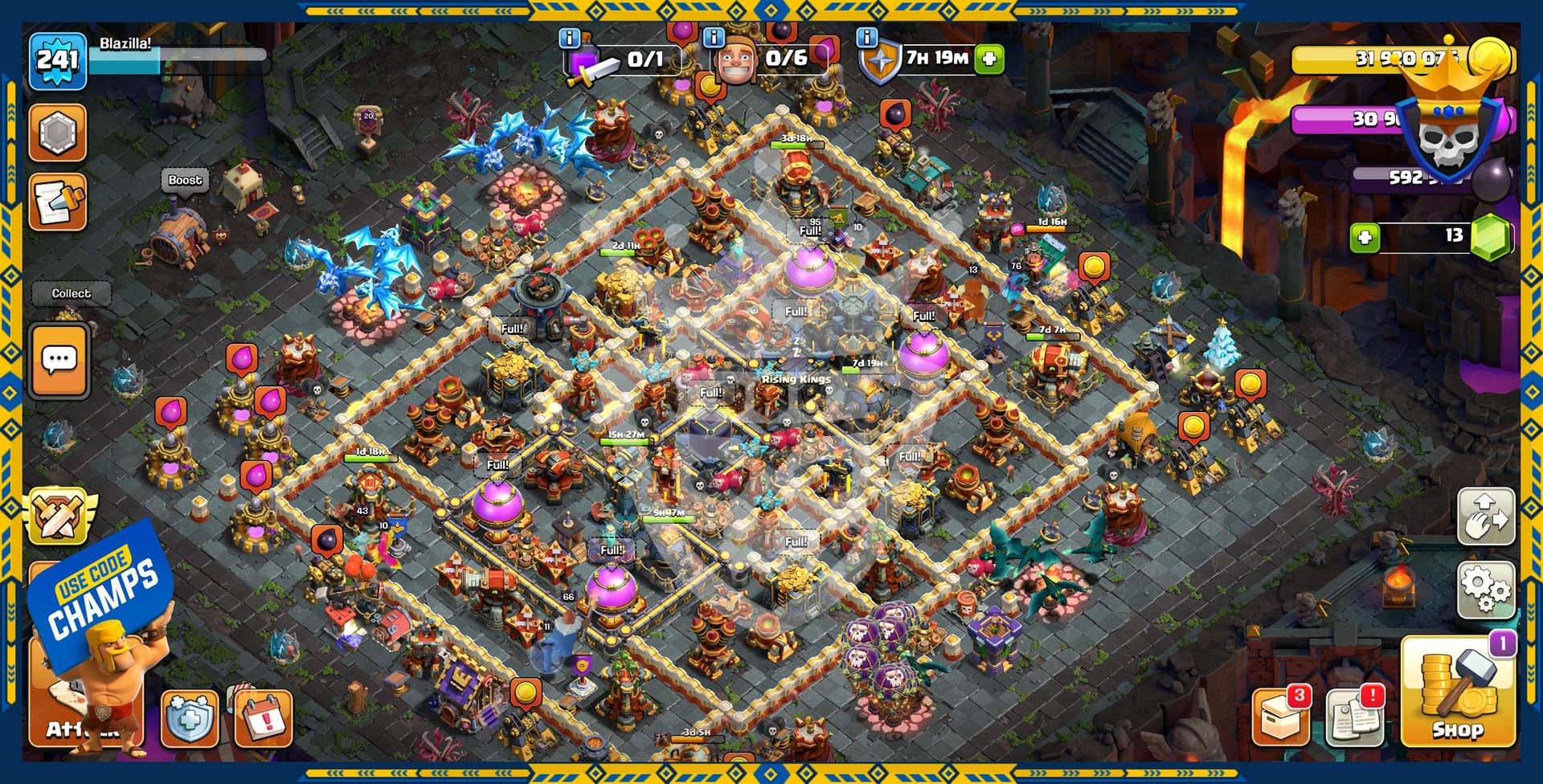This screenshot has height=784, width=1543.
Task: Show info for the builders counter
Action: point(713,38)
